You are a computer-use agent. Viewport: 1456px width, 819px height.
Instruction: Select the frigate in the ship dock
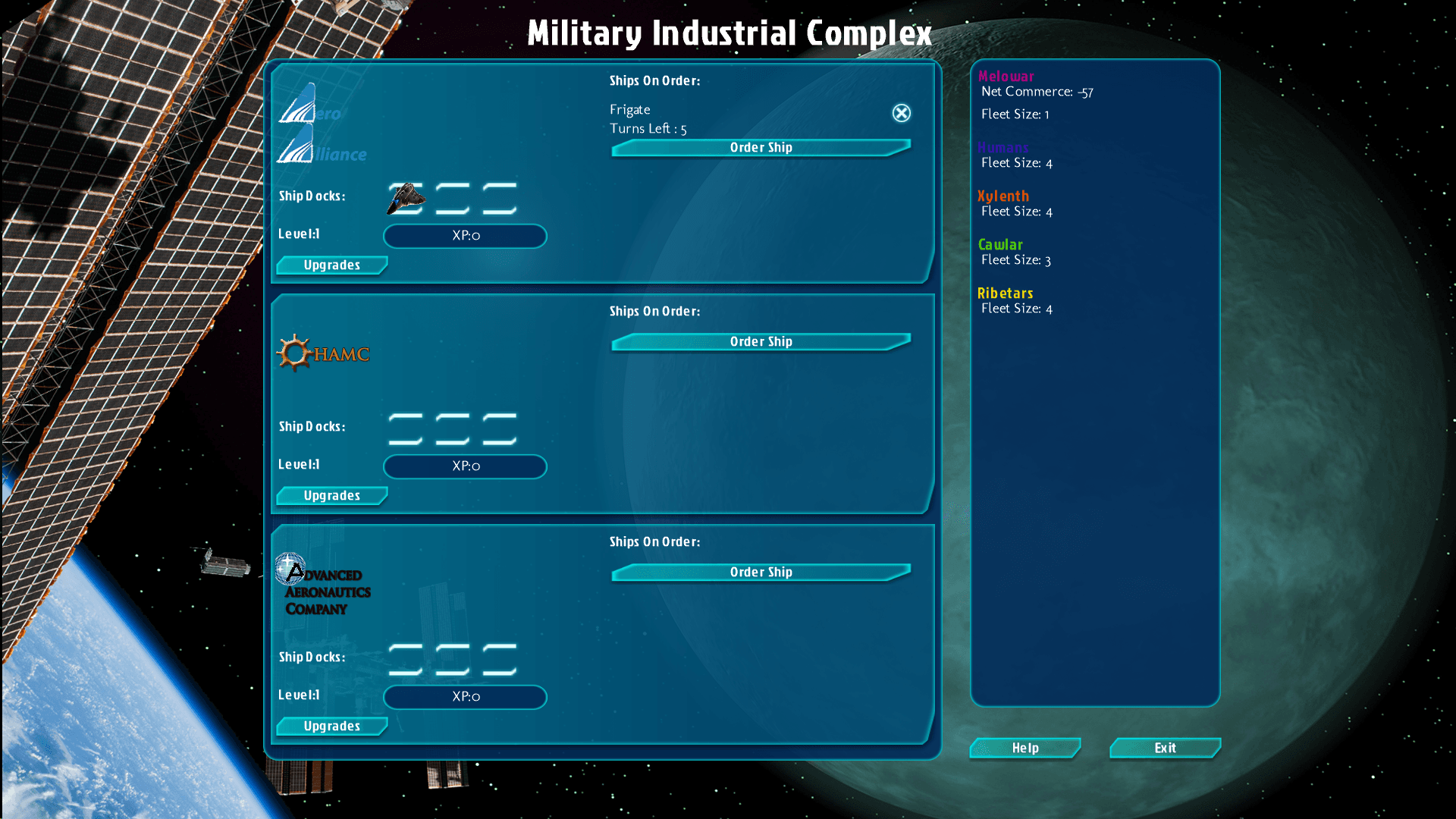(x=406, y=199)
